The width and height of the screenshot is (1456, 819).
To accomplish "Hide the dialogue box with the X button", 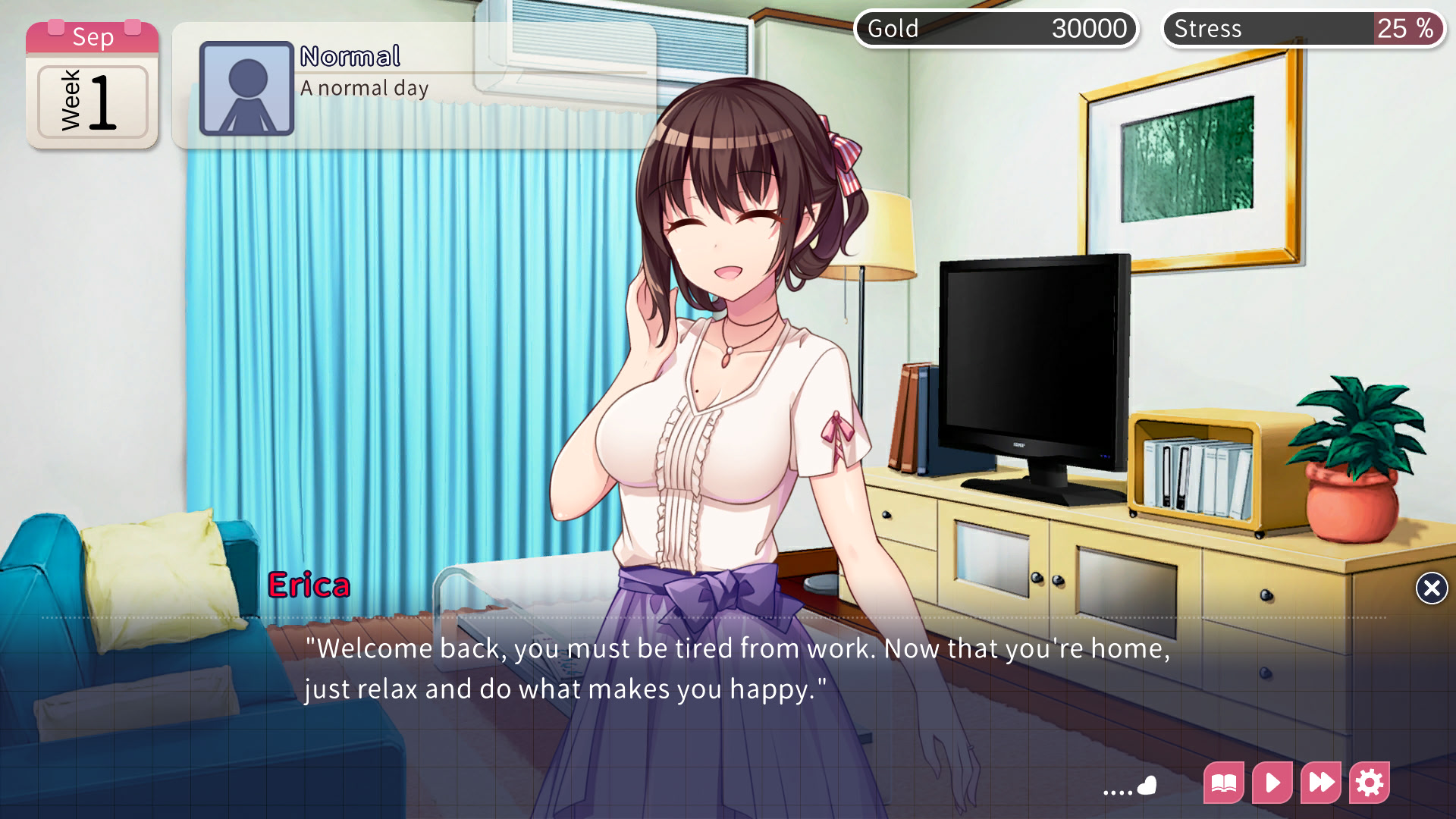I will [x=1431, y=588].
